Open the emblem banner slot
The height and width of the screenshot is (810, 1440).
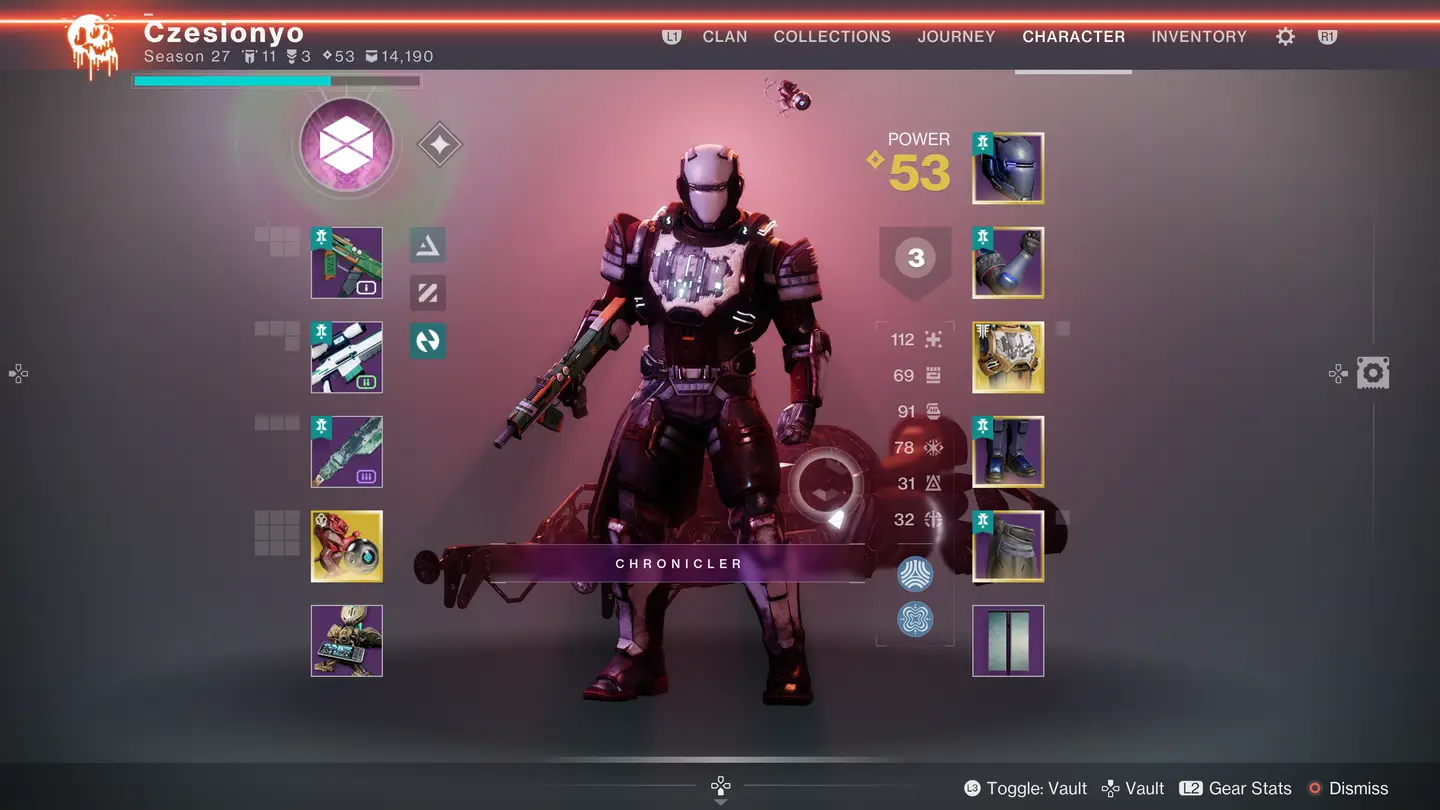[x=1008, y=641]
